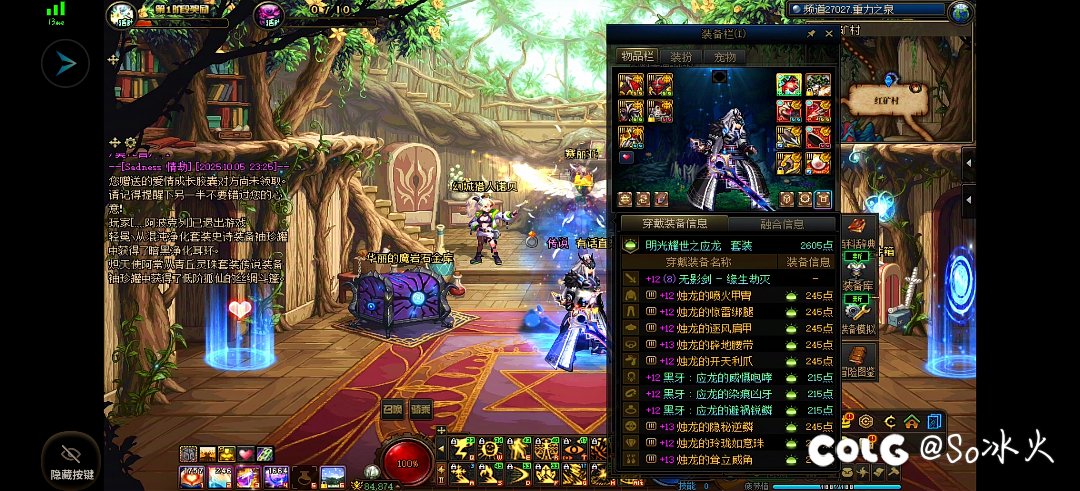This screenshot has height=491, width=1080.
Task: Click the 召唤 button
Action: click(x=393, y=408)
